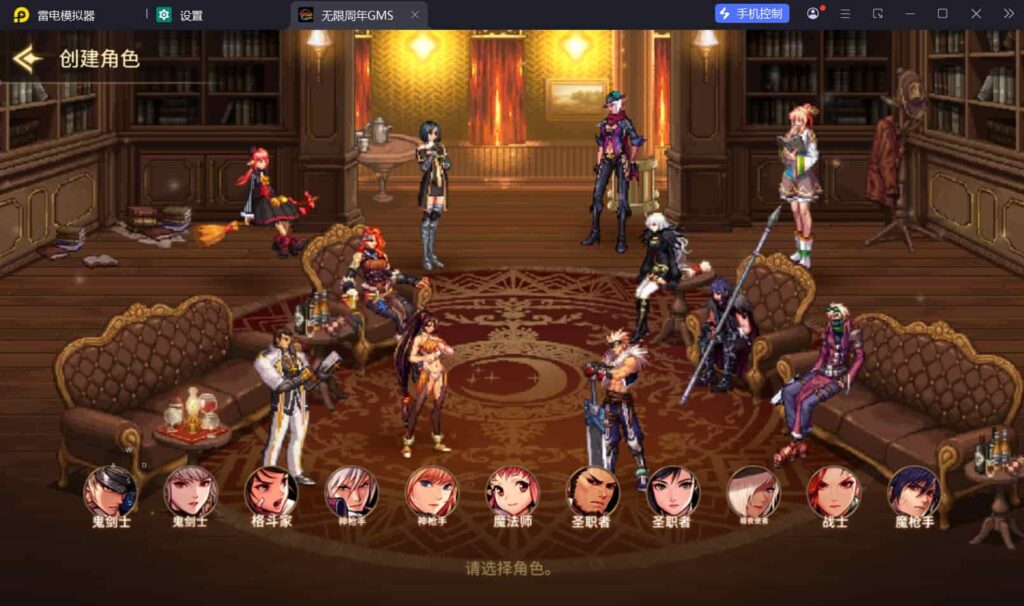Pick the 格斗家 character portrait
The image size is (1024, 606).
coord(271,492)
